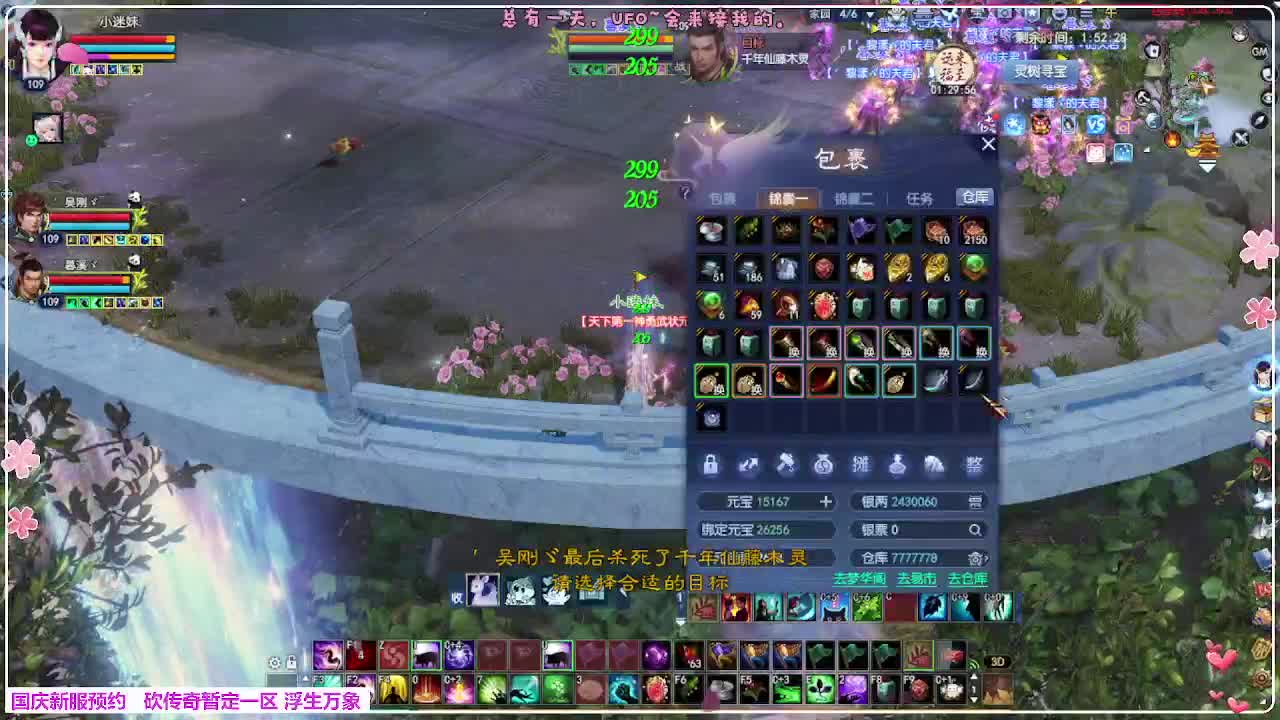The image size is (1280, 720).
Task: Open the hammer decompose tool in the bag
Action: [x=788, y=464]
